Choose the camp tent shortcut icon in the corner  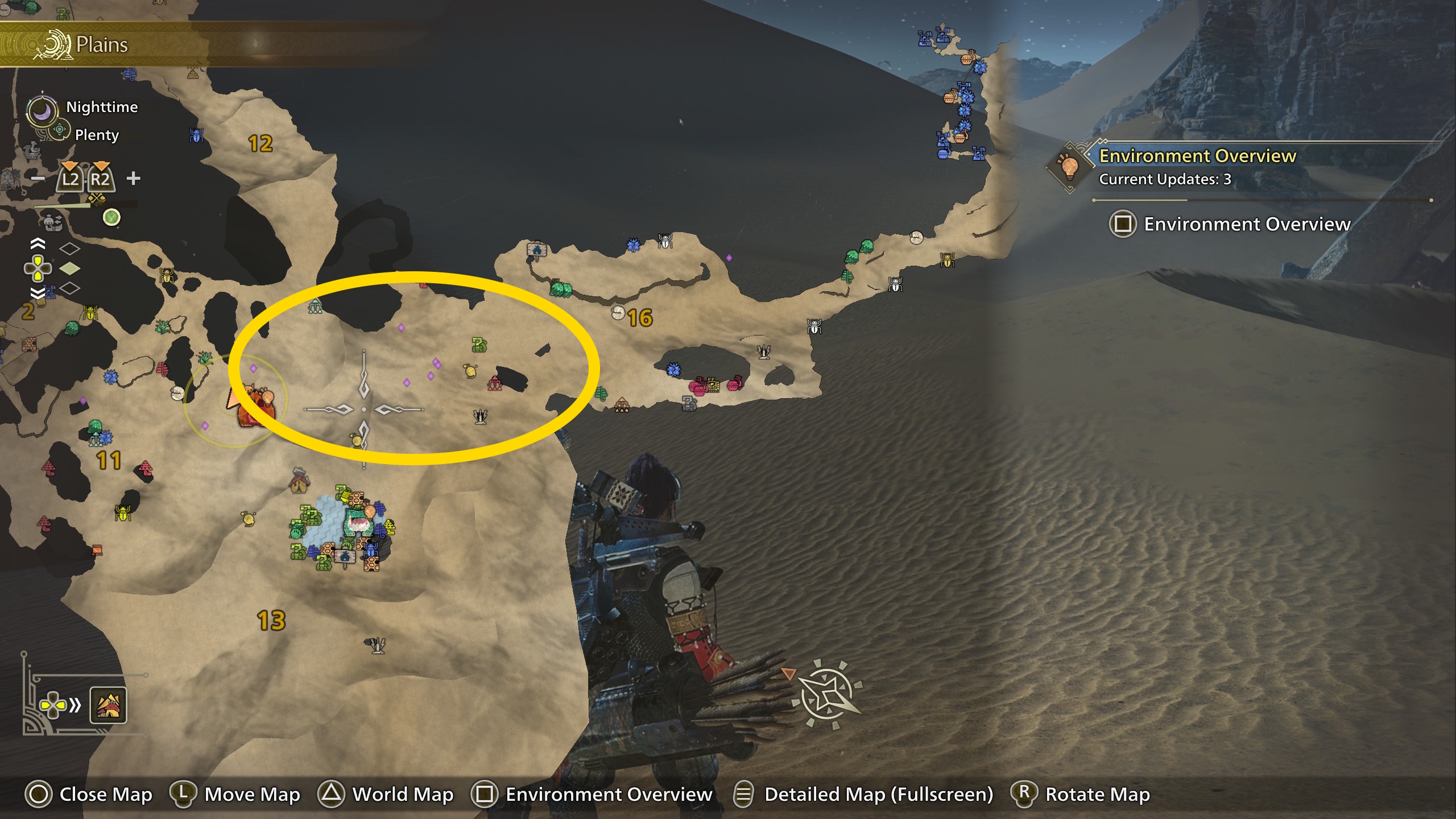click(x=108, y=706)
